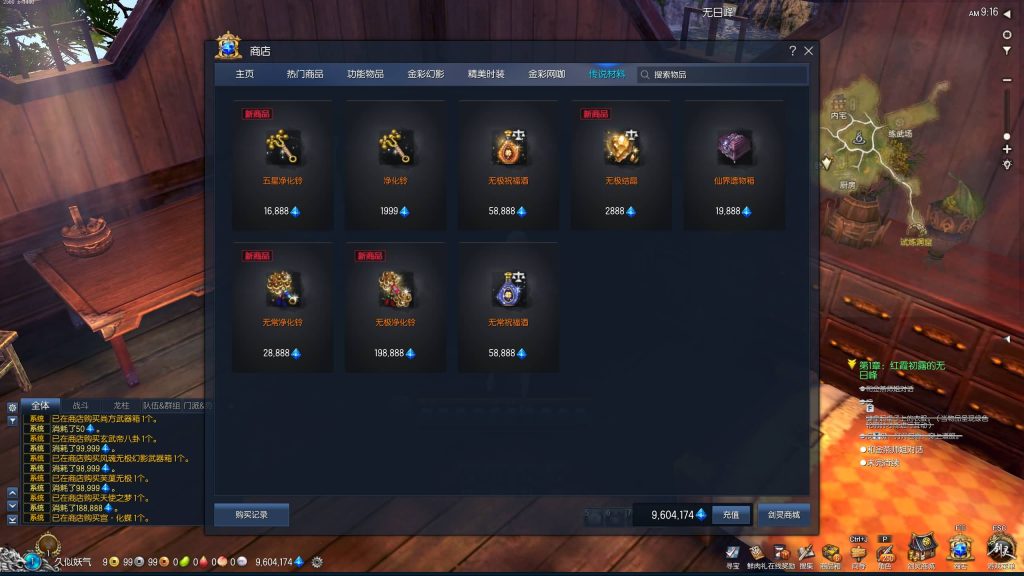
Task: Select the 功能物品 tab
Action: tap(365, 74)
